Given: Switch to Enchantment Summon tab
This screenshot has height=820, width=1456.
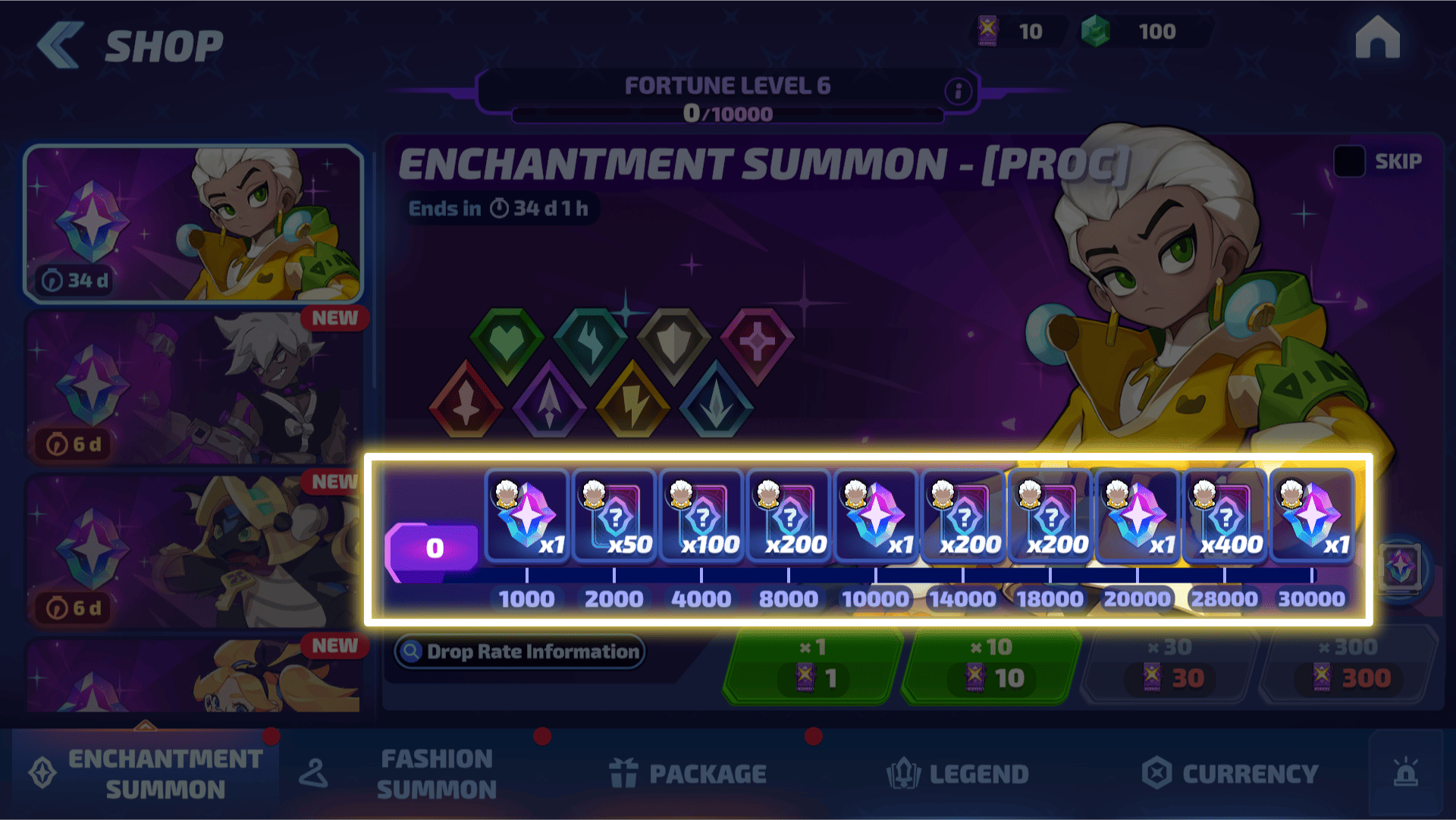Looking at the screenshot, I should pos(146,774).
